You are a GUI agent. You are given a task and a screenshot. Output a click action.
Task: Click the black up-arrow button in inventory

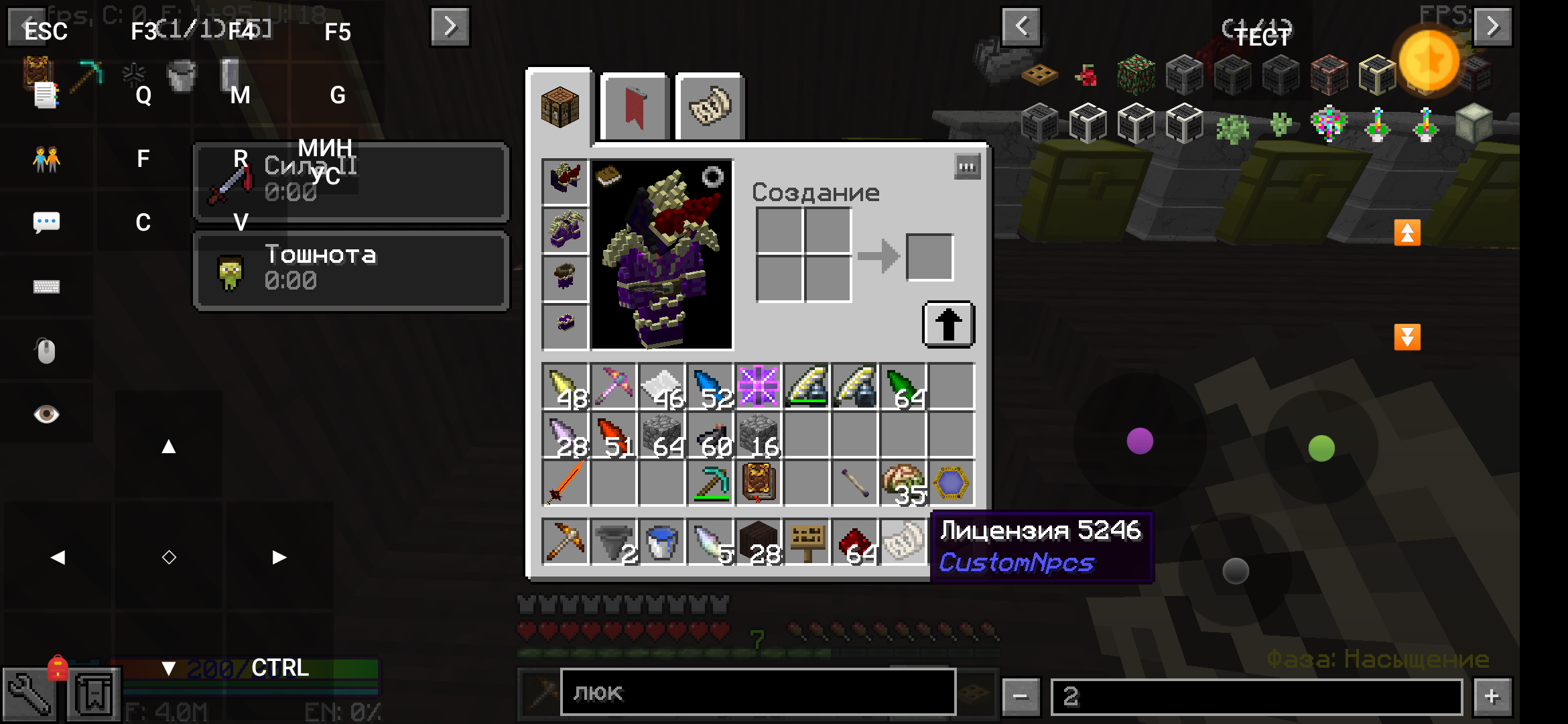pyautogui.click(x=948, y=324)
